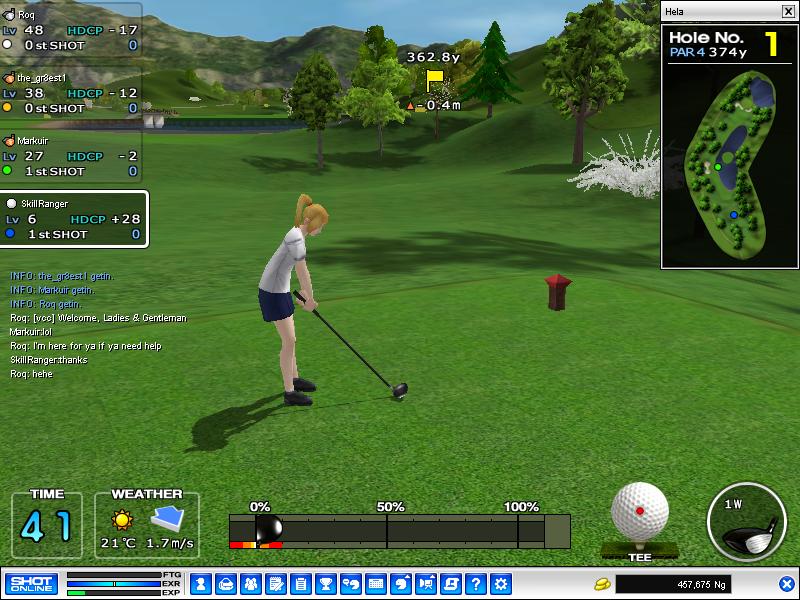Open the character profile silhouette icon

[200, 583]
